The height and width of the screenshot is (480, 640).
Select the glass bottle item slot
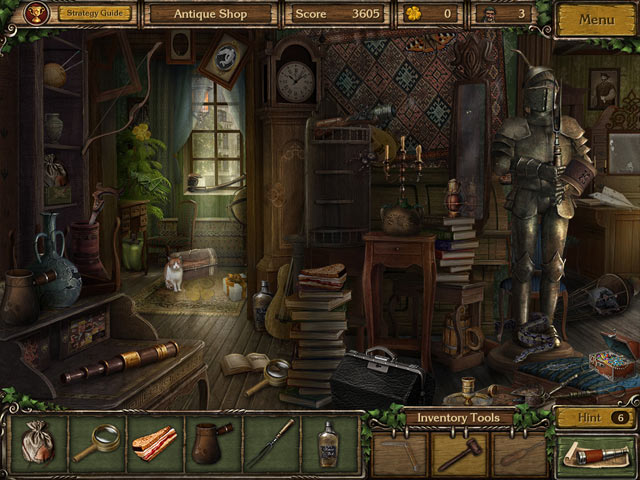pyautogui.click(x=328, y=443)
